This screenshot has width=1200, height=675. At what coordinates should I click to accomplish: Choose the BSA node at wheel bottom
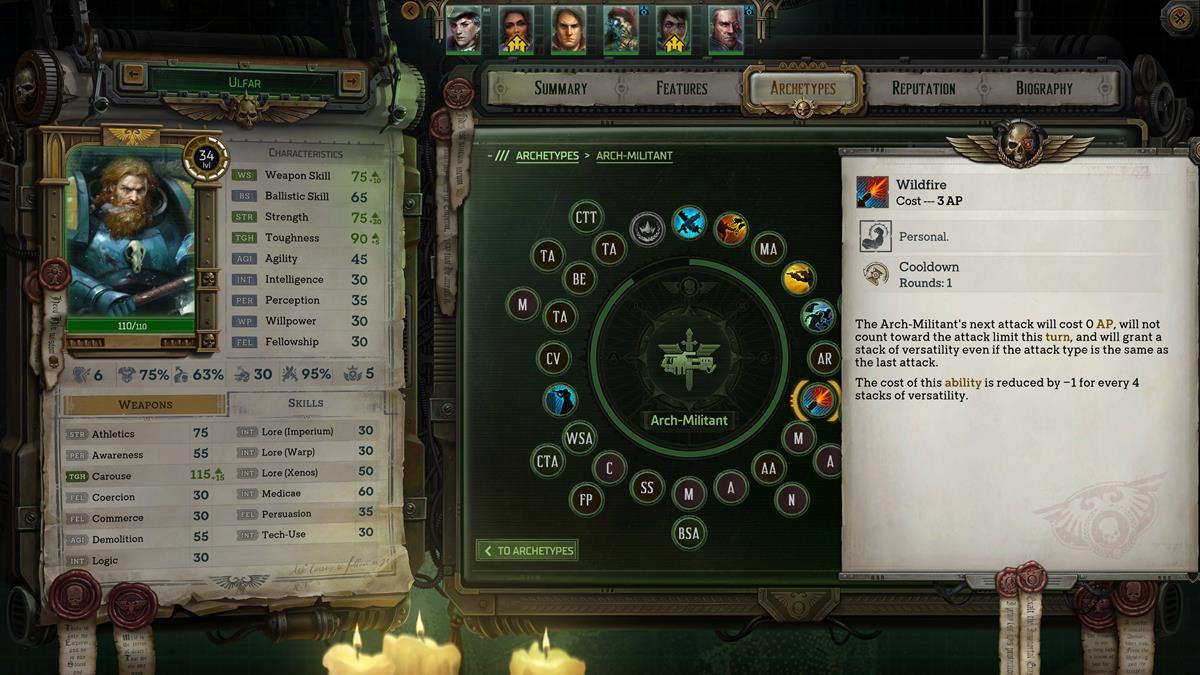689,533
